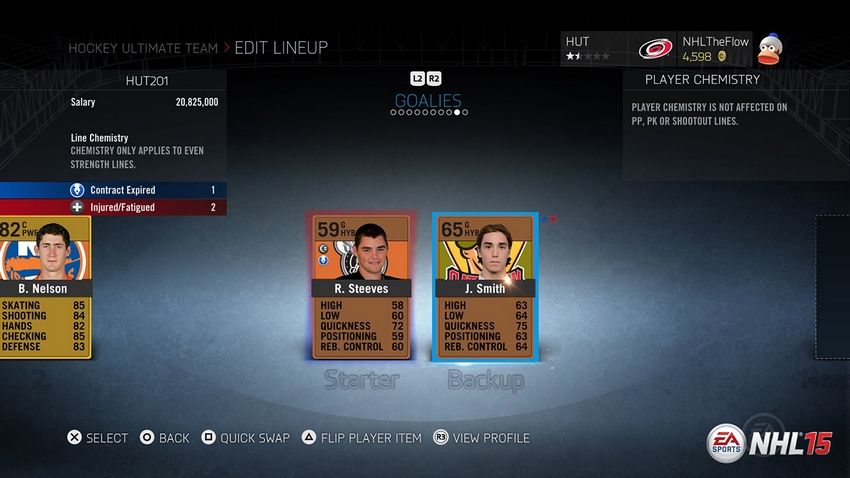Pick the B. Nelson player card
850x478 pixels.
tap(45, 286)
